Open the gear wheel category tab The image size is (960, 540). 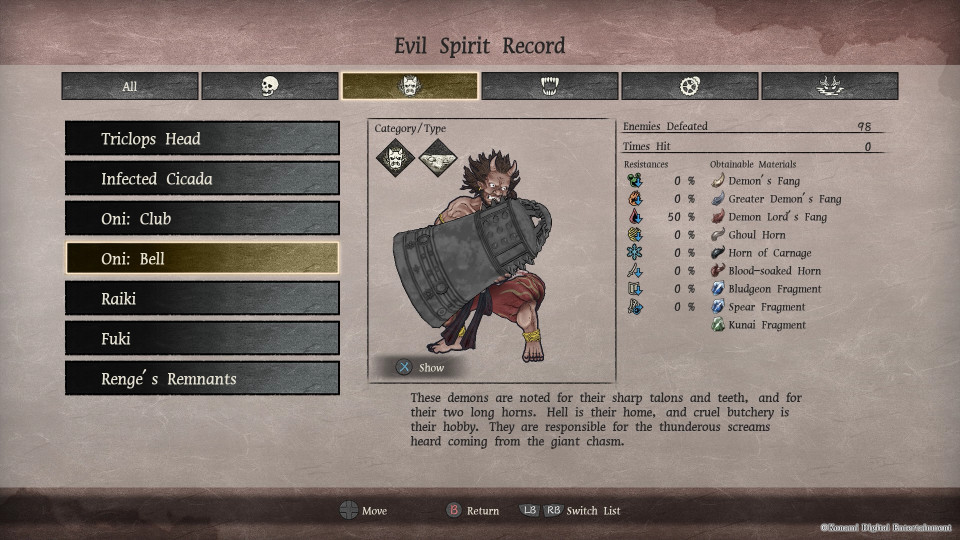coord(690,86)
